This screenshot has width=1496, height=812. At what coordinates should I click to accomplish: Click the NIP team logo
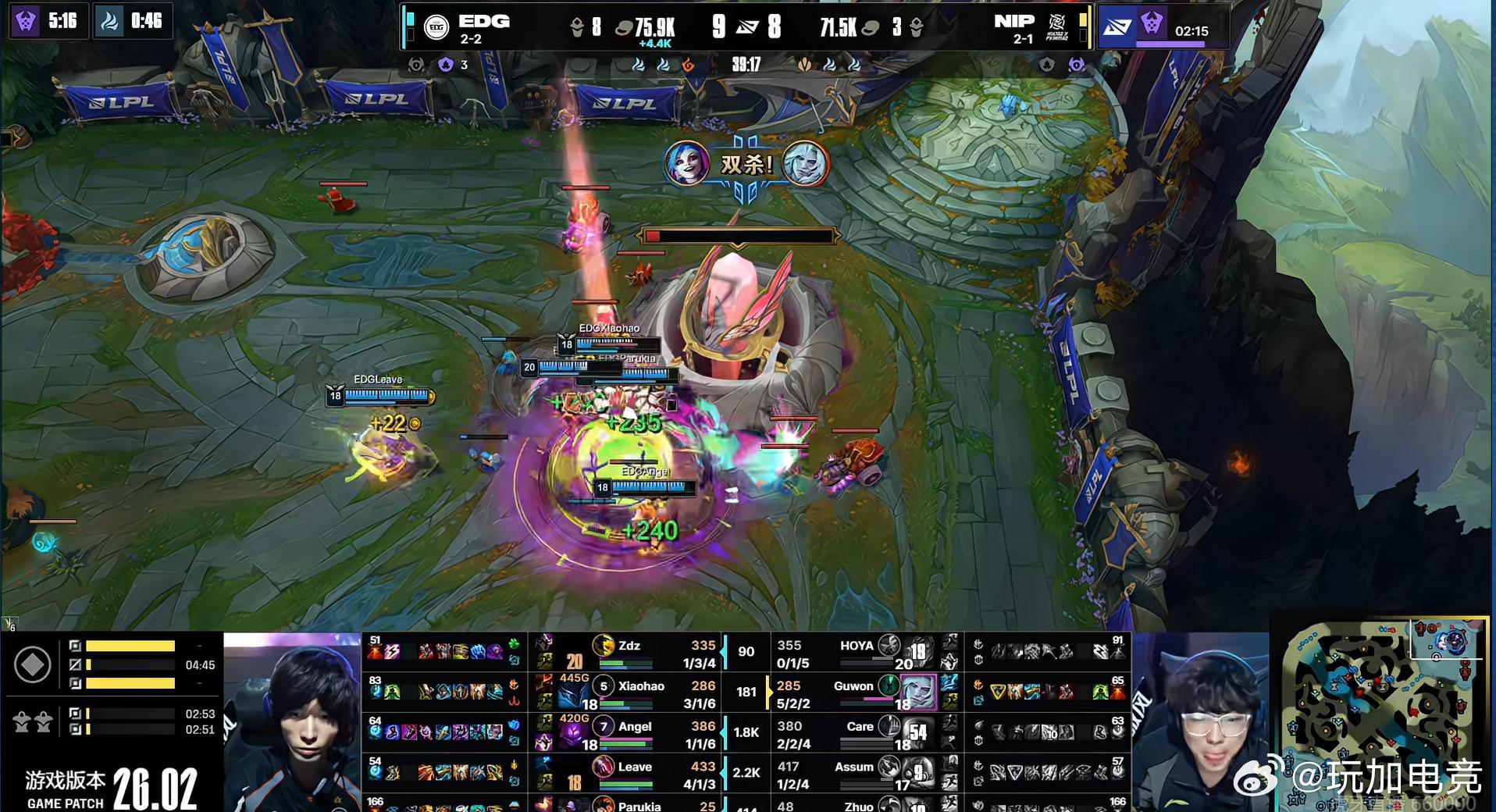pos(1059,23)
